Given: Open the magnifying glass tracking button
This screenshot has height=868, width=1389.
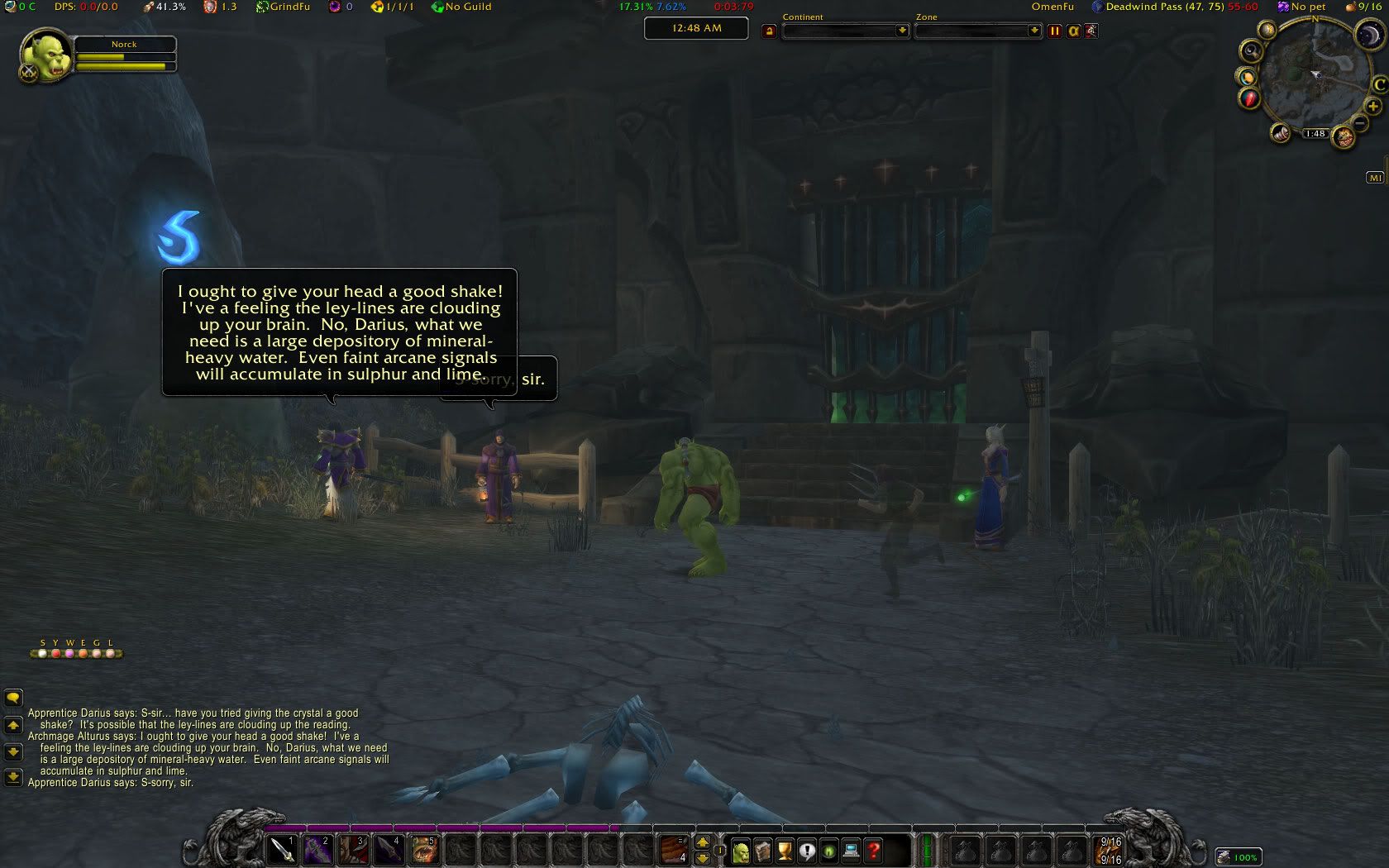Looking at the screenshot, I should (x=1251, y=51).
